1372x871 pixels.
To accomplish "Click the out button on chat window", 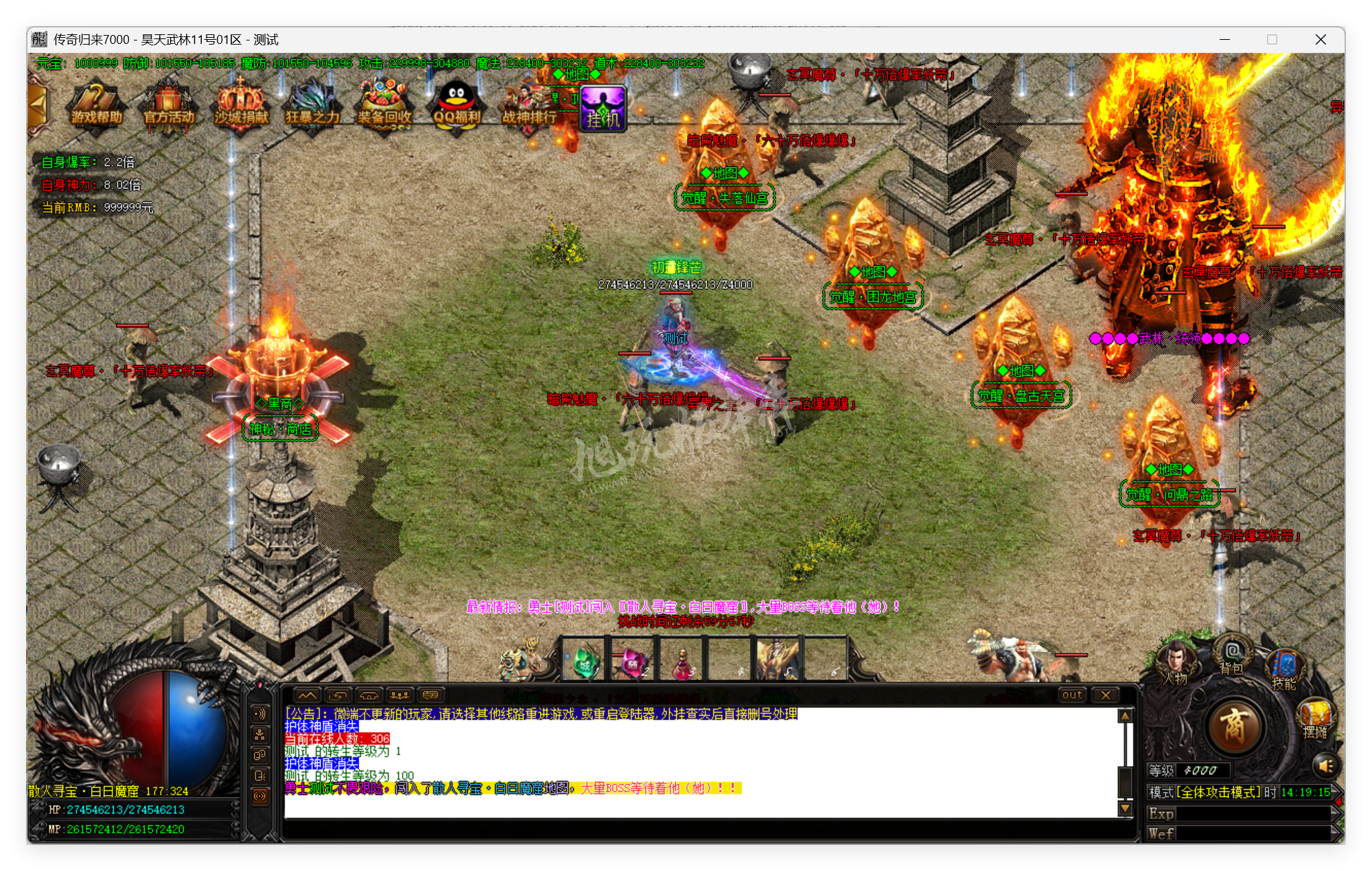I will (1071, 695).
